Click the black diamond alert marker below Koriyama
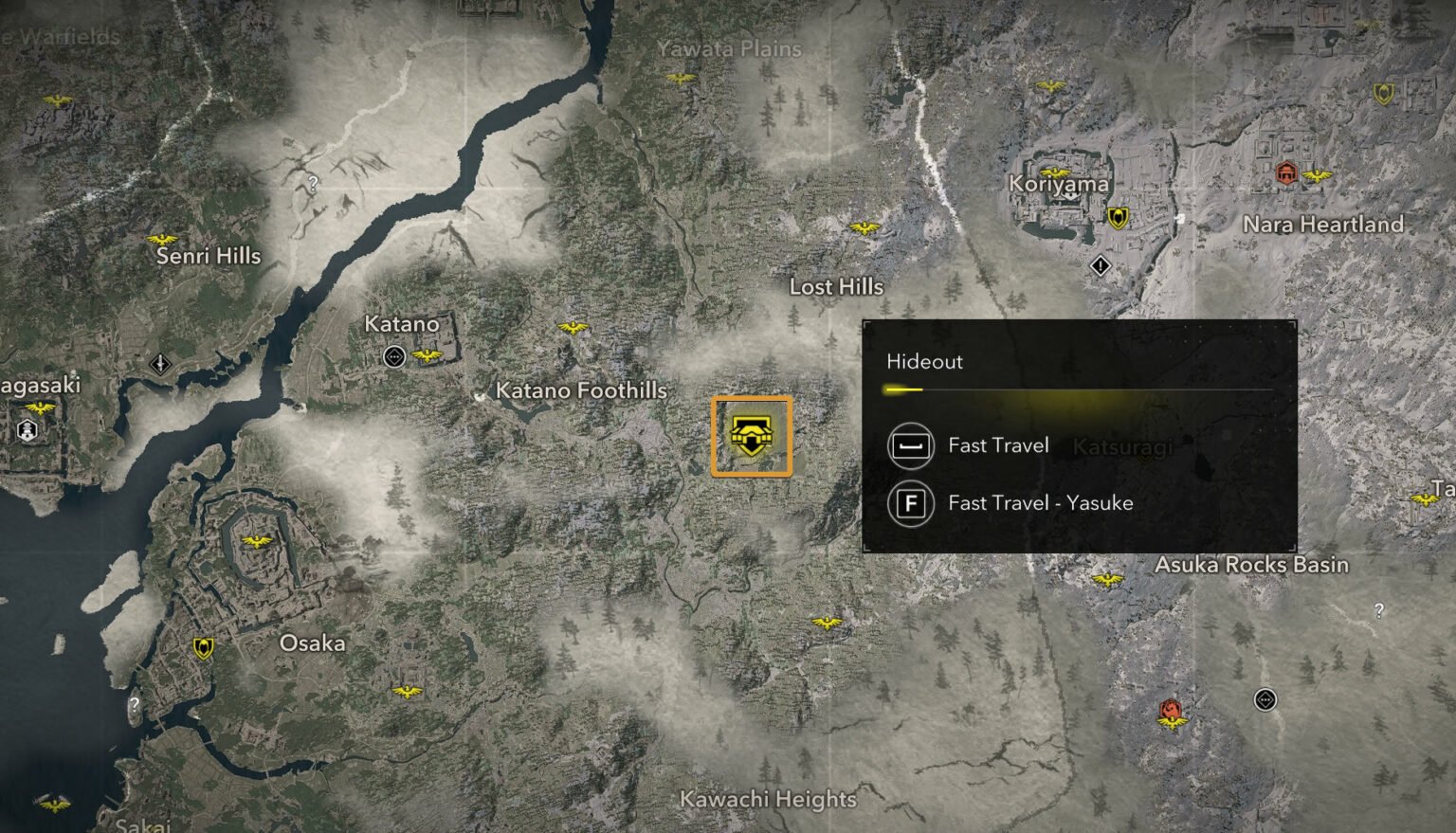The width and height of the screenshot is (1456, 833). pos(1100,266)
